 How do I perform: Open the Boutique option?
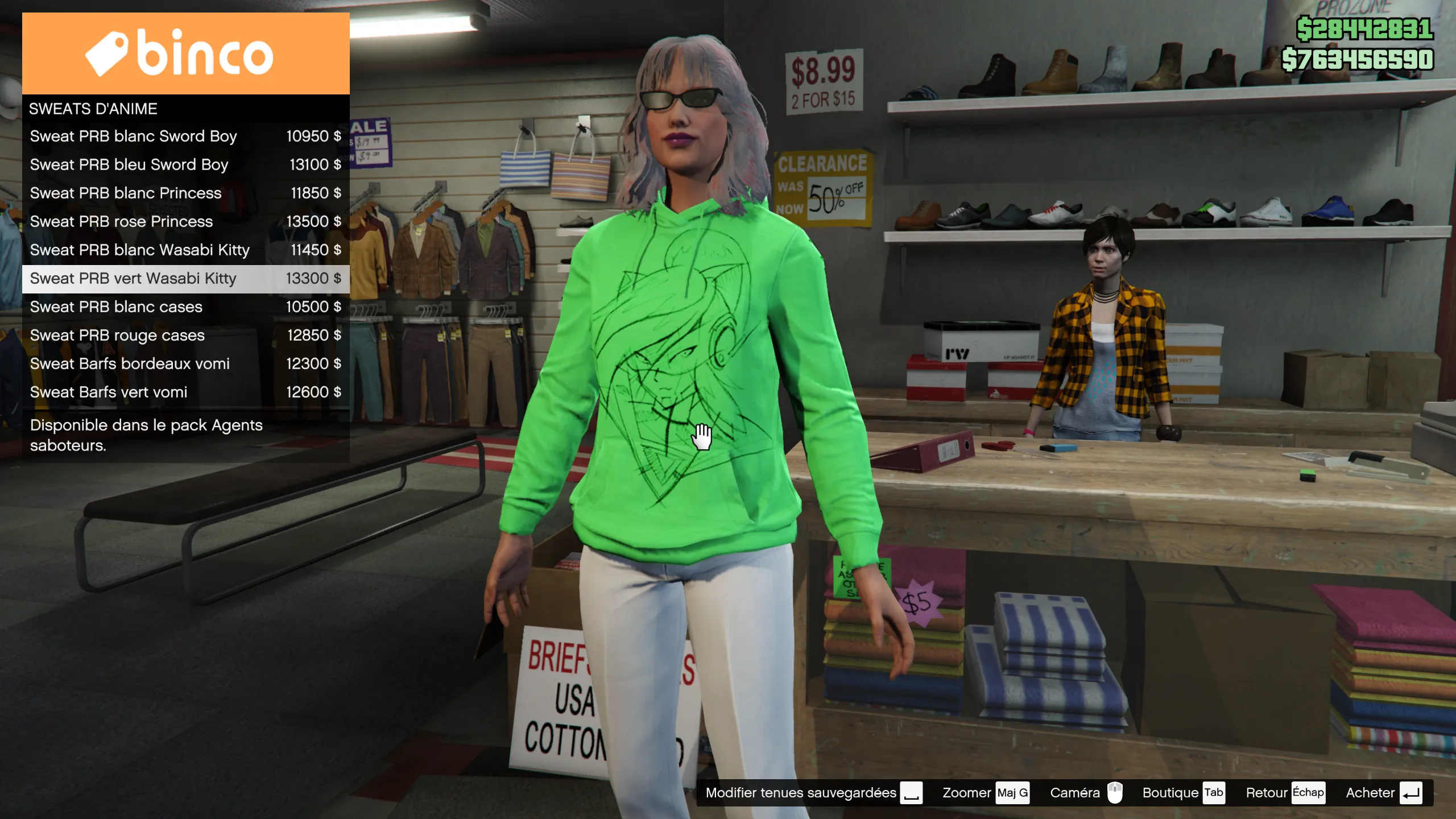tap(1183, 793)
